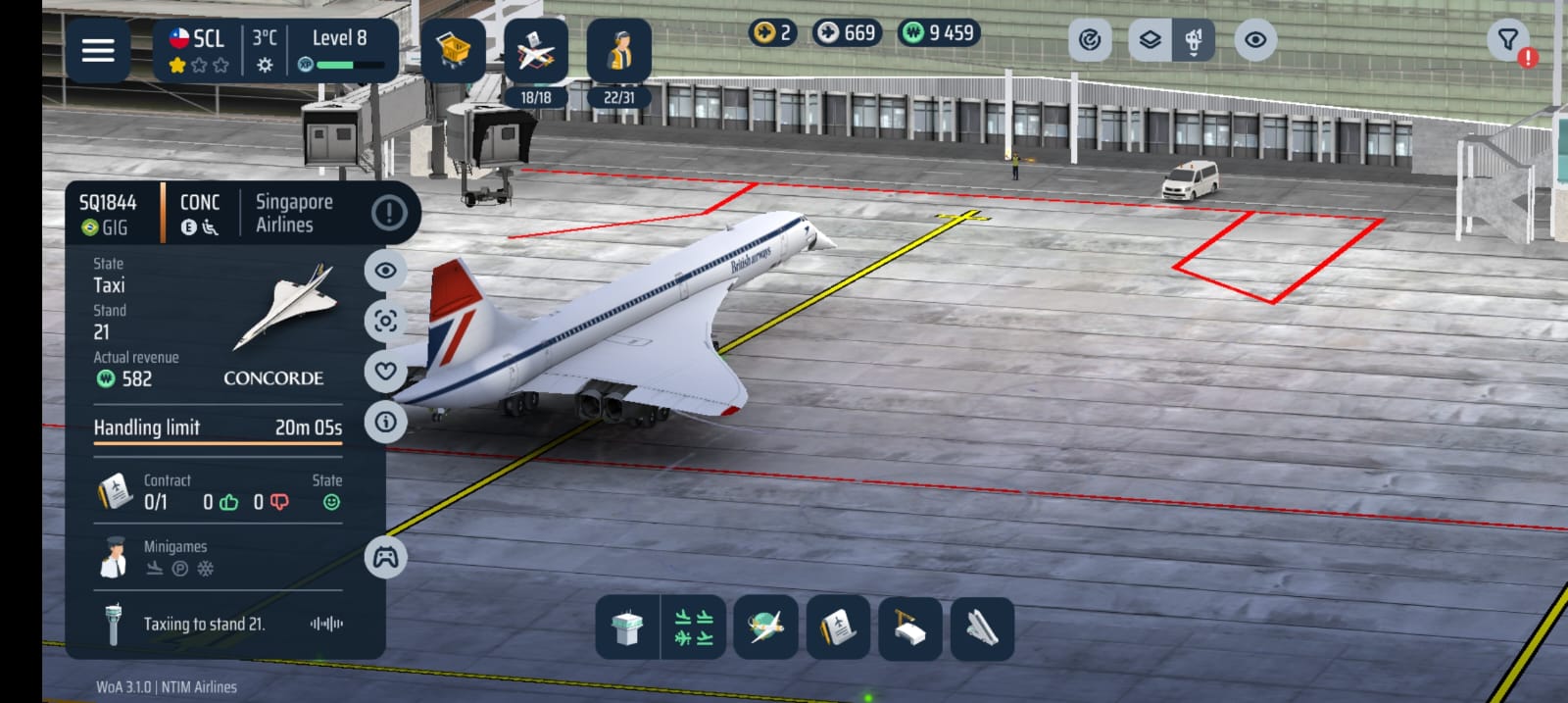The image size is (1568, 703).
Task: Toggle the eye visibility button in top bar
Action: [1255, 40]
